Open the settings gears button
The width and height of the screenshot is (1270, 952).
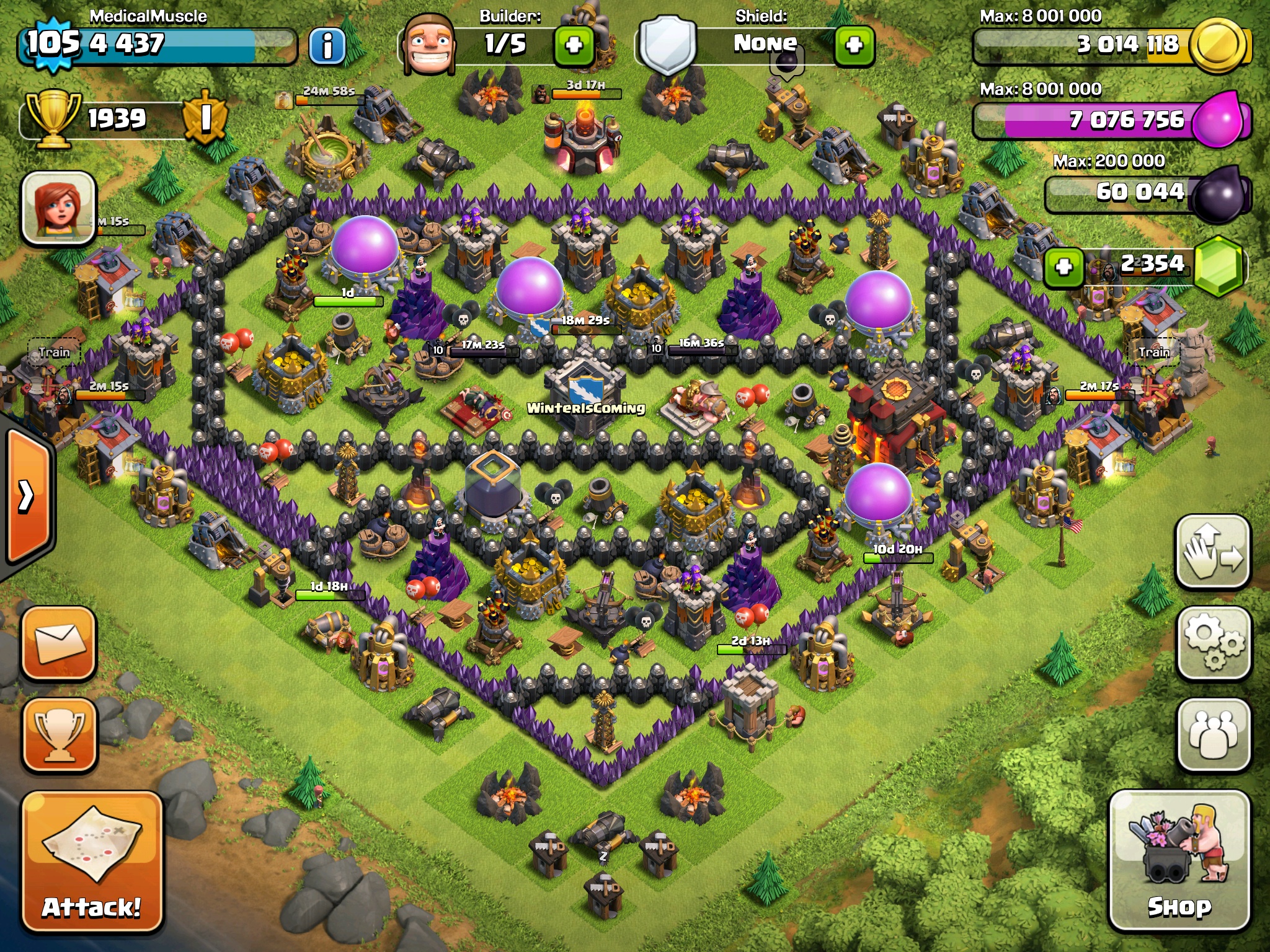point(1212,643)
